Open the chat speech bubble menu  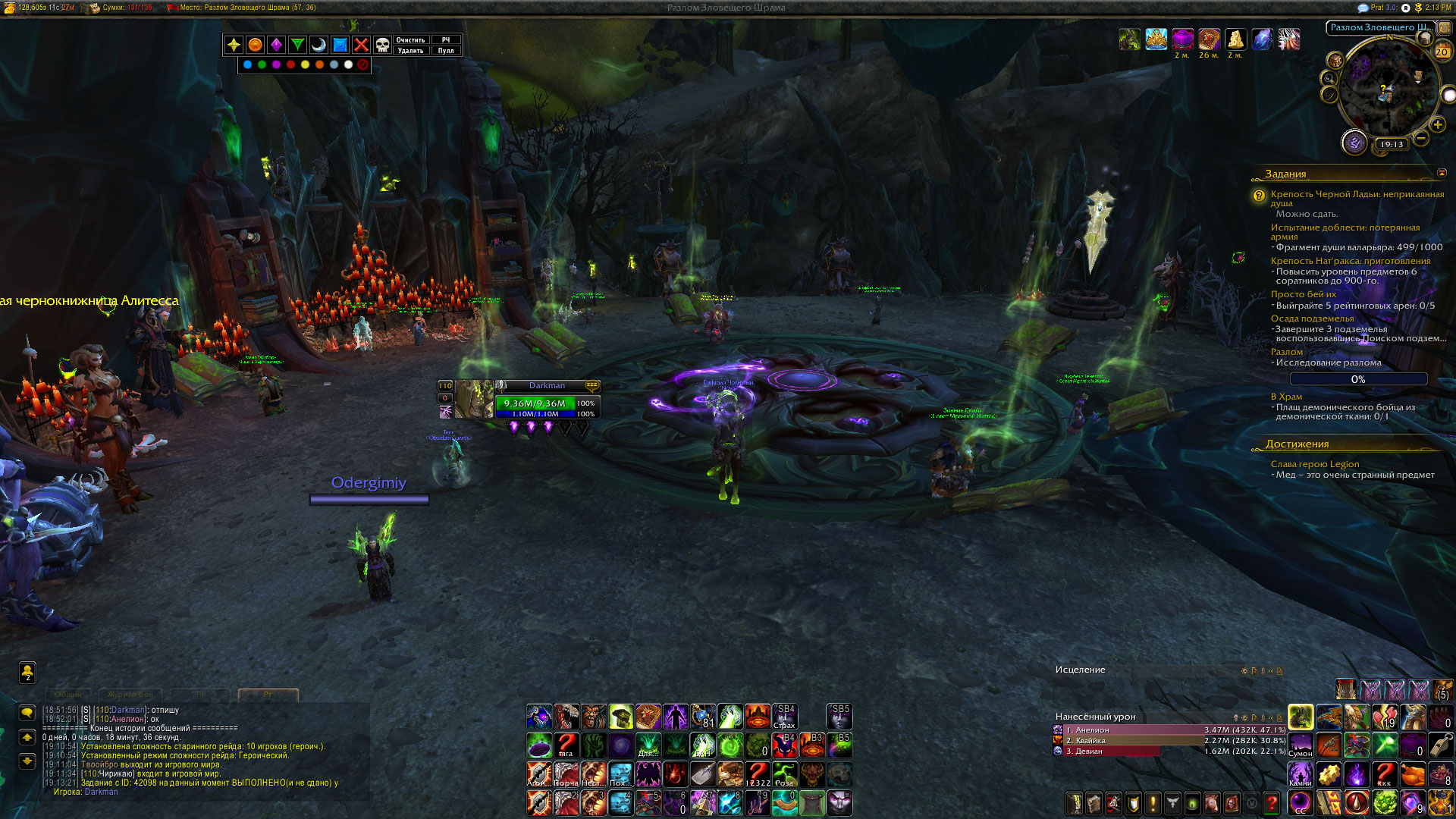27,713
